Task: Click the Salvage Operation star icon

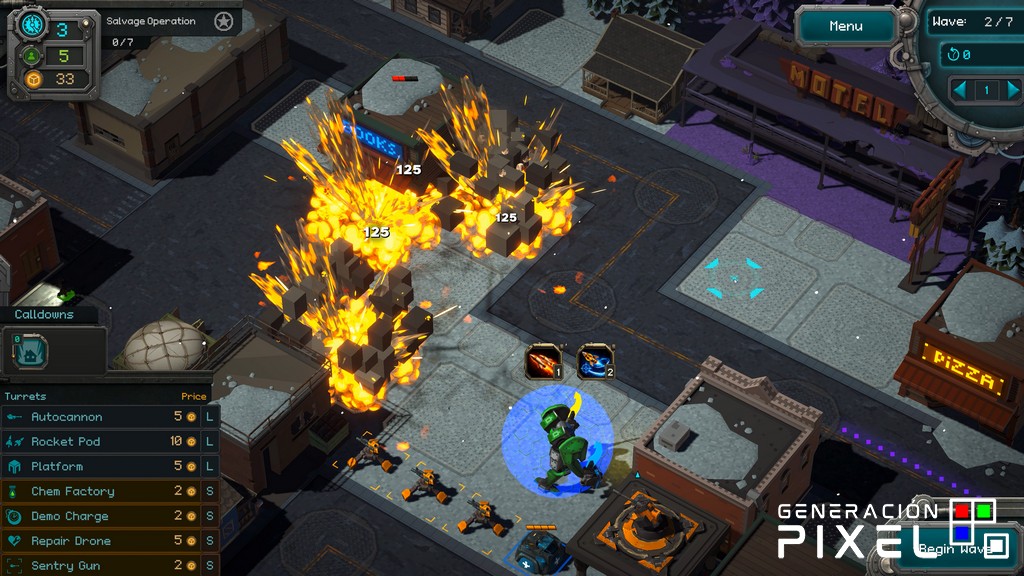Action: (224, 21)
